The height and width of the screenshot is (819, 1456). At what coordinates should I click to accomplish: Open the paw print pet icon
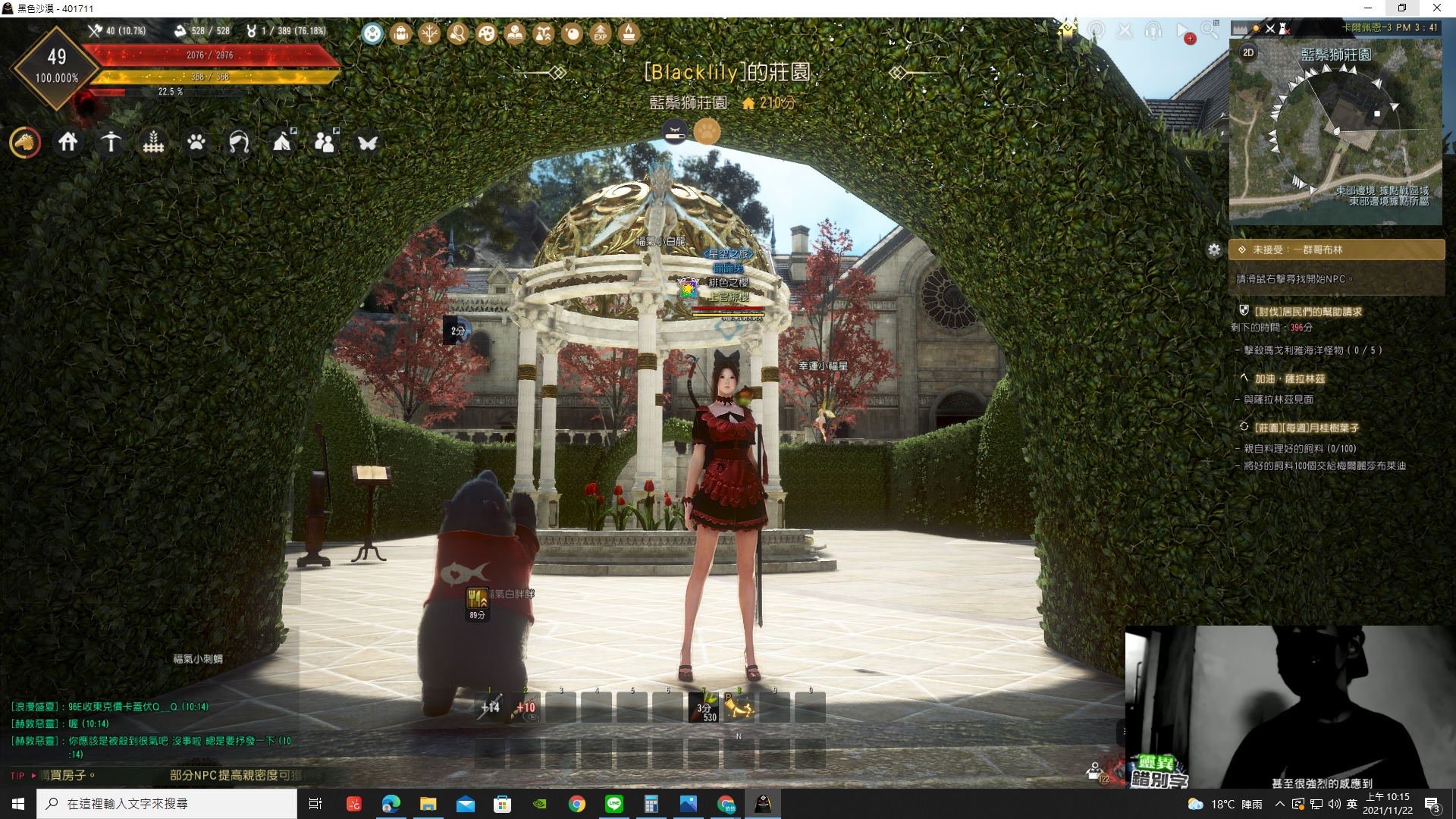coord(196,142)
